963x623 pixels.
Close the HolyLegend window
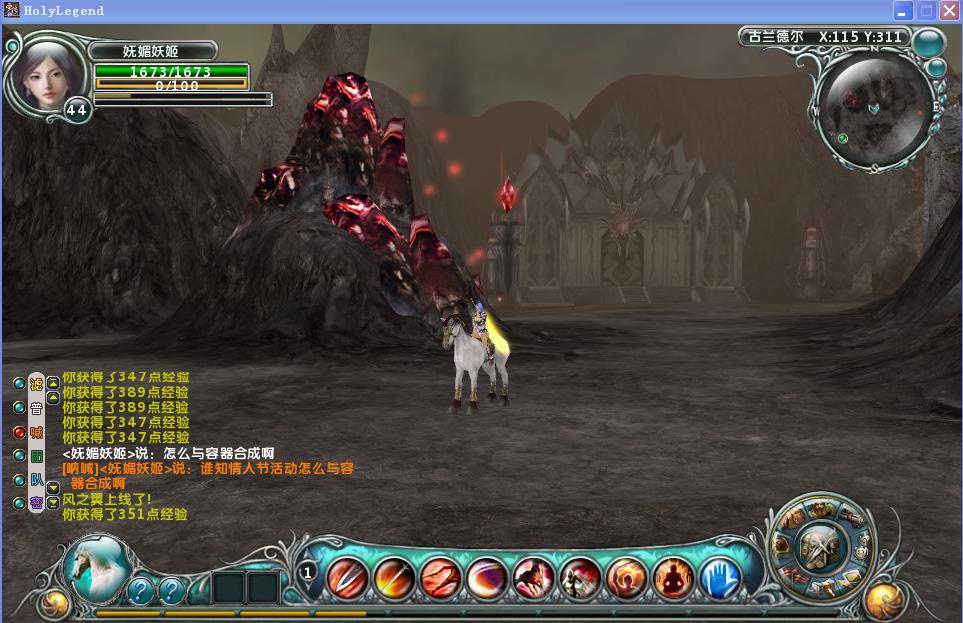click(948, 11)
